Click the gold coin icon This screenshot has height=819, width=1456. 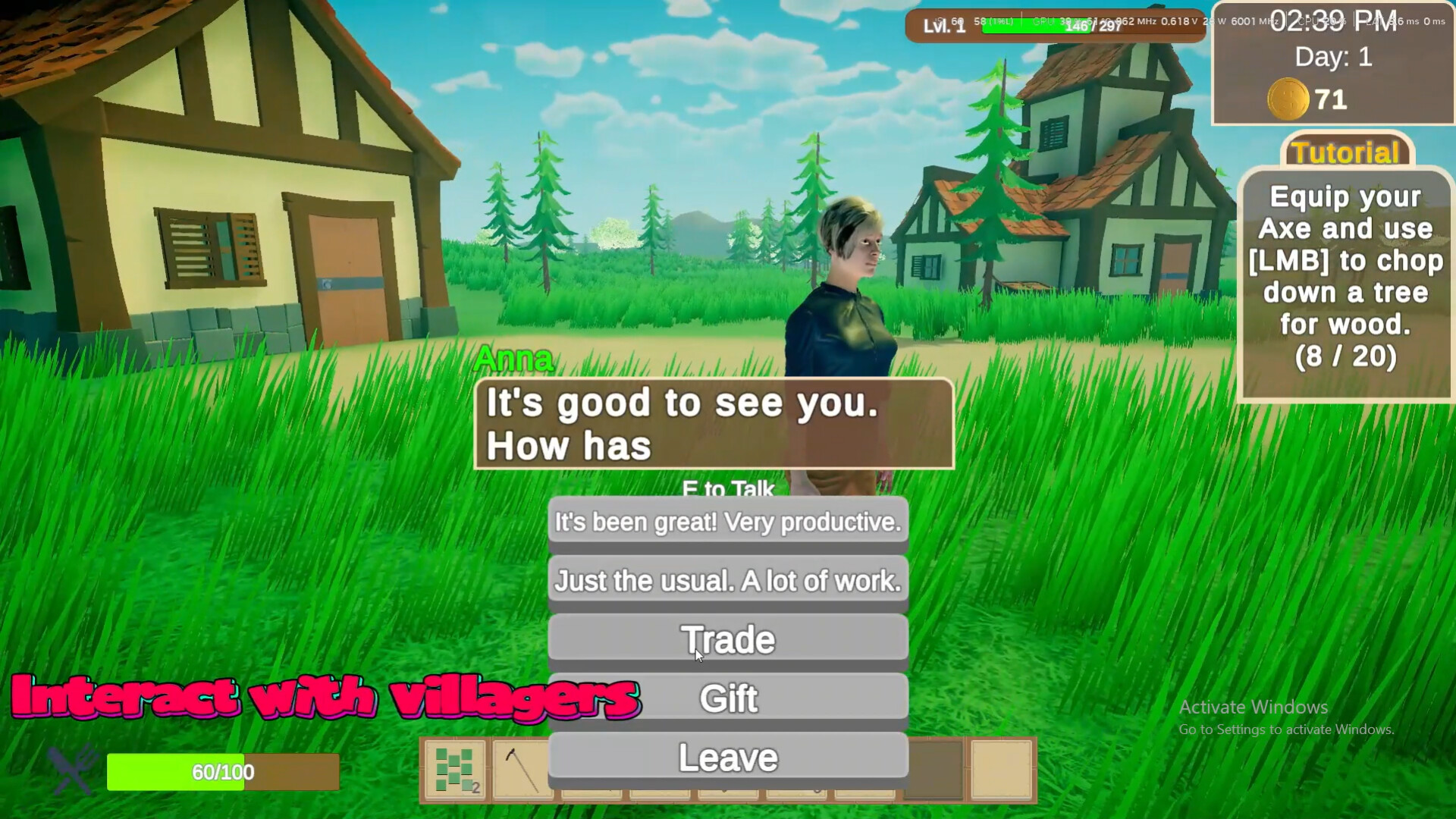point(1289,99)
